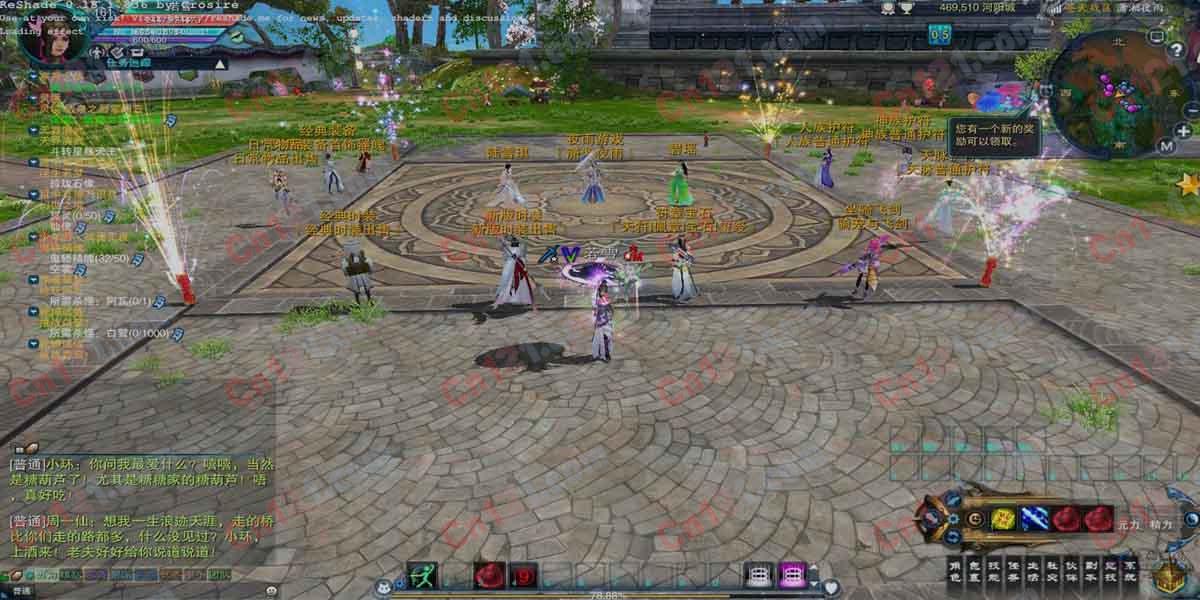Click the chat channel input labeled 普通
Image resolution: width=1200 pixels, height=600 pixels.
pos(22,591)
